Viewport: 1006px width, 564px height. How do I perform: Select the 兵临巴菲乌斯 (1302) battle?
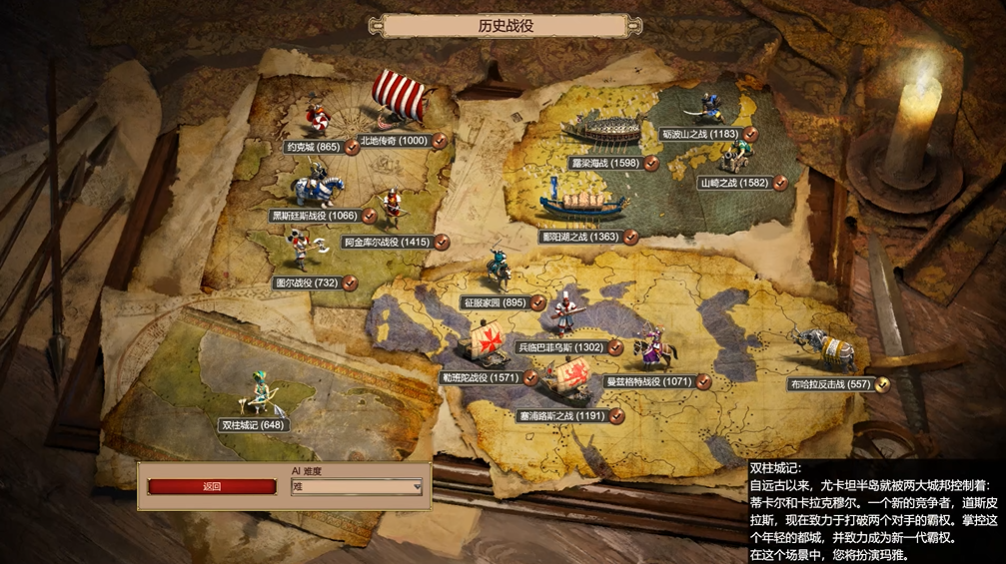tap(560, 347)
